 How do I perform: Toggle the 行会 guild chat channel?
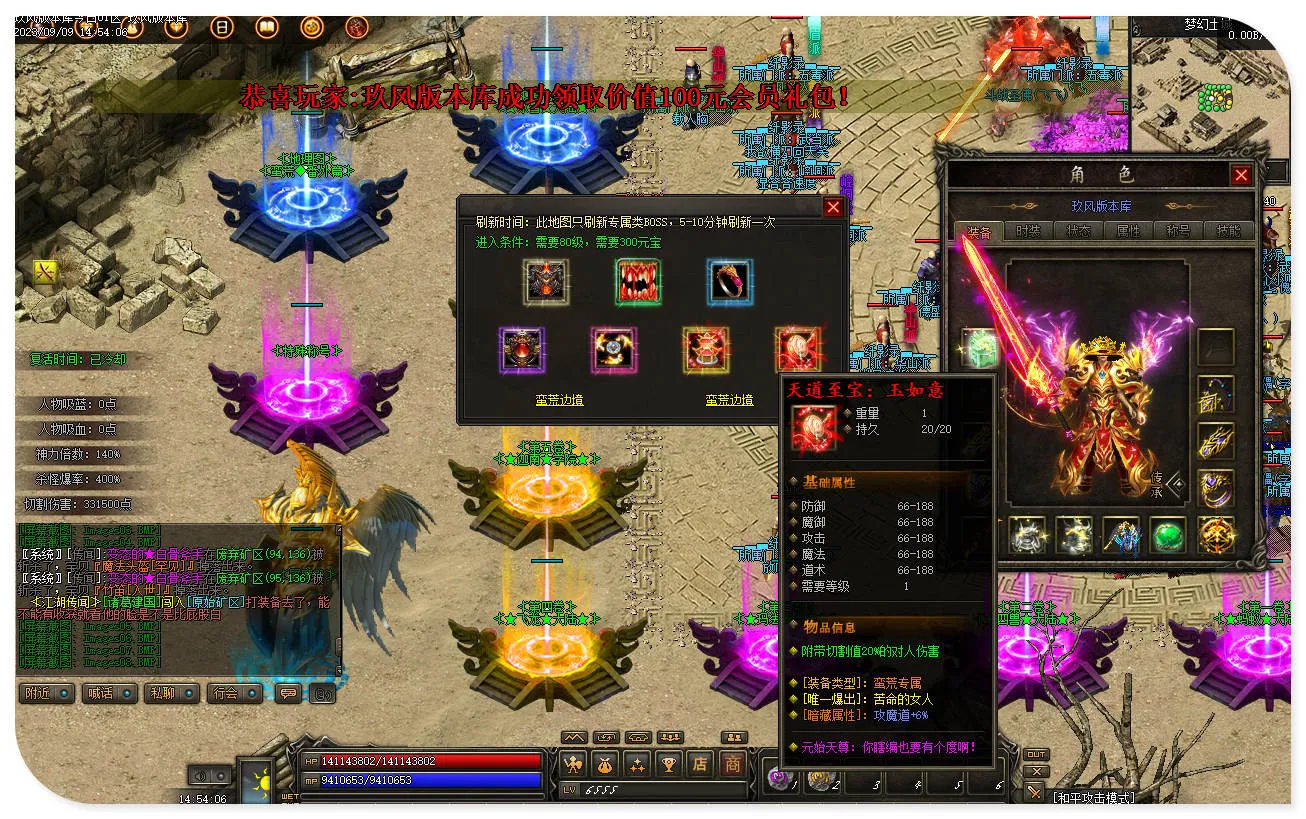(x=233, y=693)
